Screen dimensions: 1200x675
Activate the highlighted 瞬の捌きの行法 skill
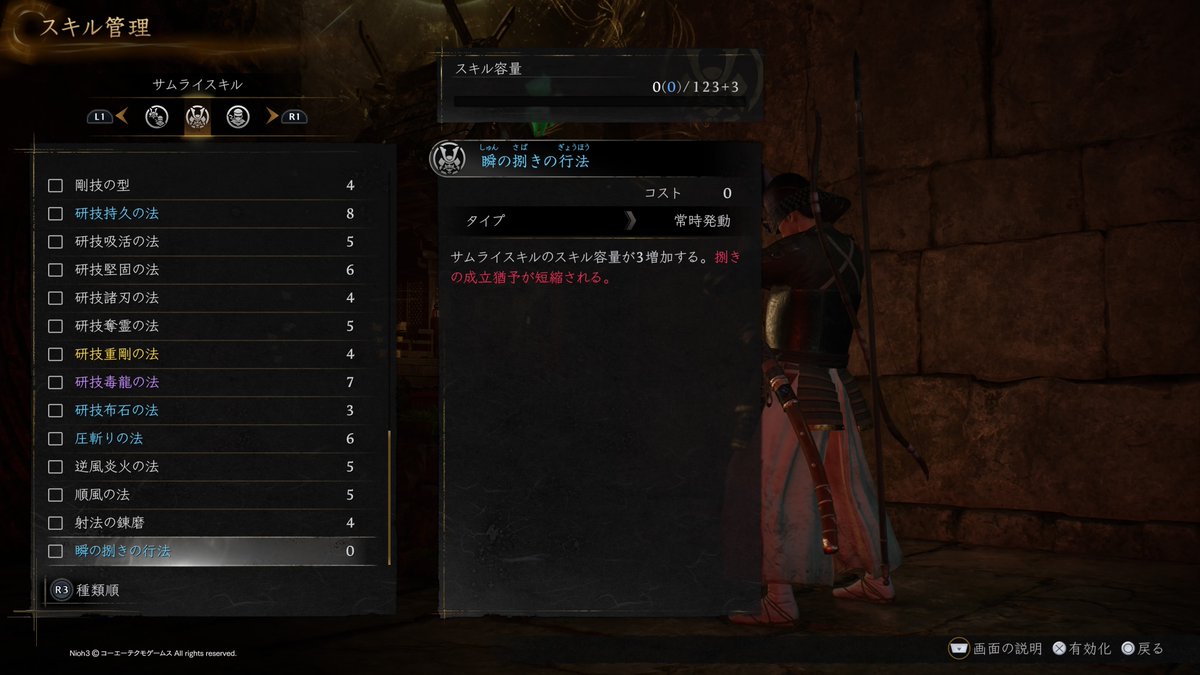56,551
